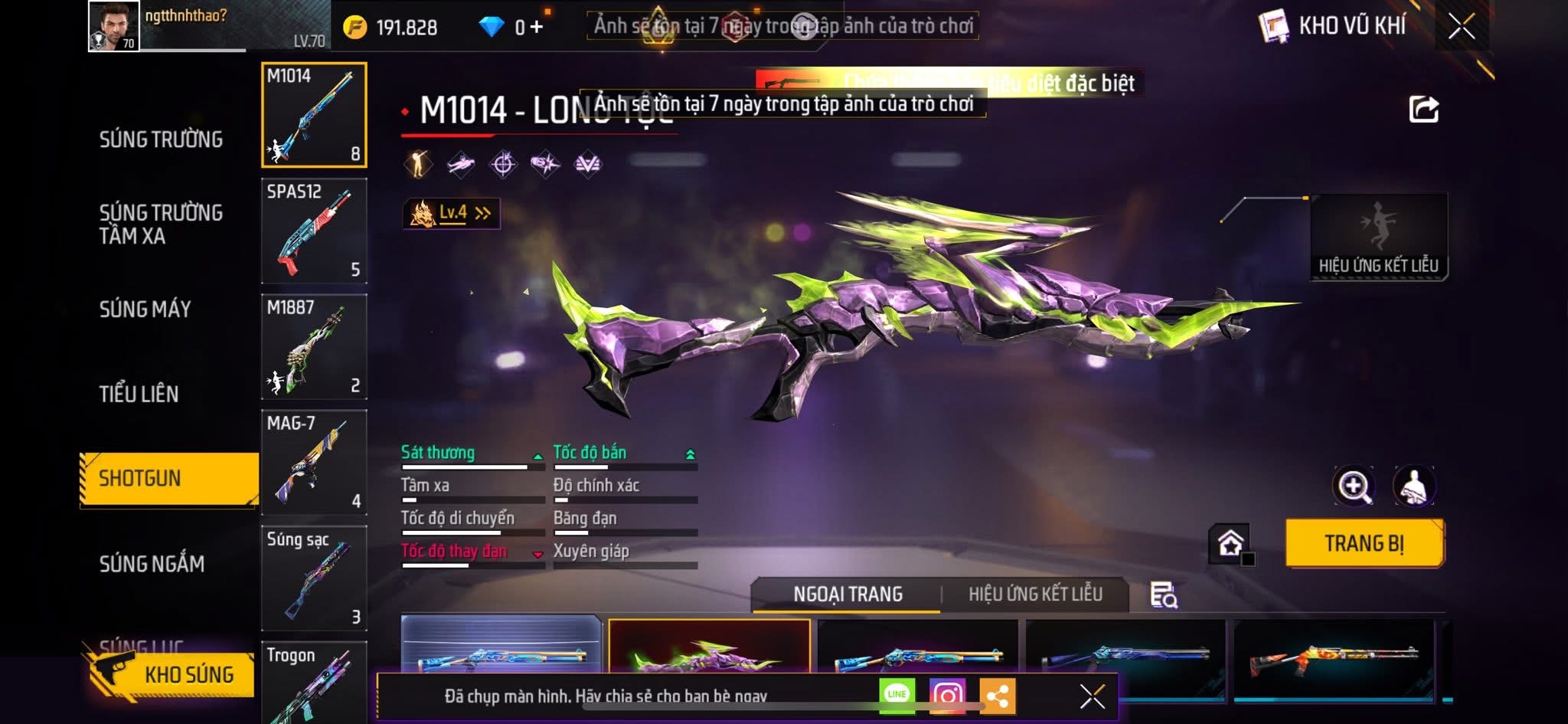Choose the Súng sạc weapon slot
1568x724 pixels.
point(314,578)
